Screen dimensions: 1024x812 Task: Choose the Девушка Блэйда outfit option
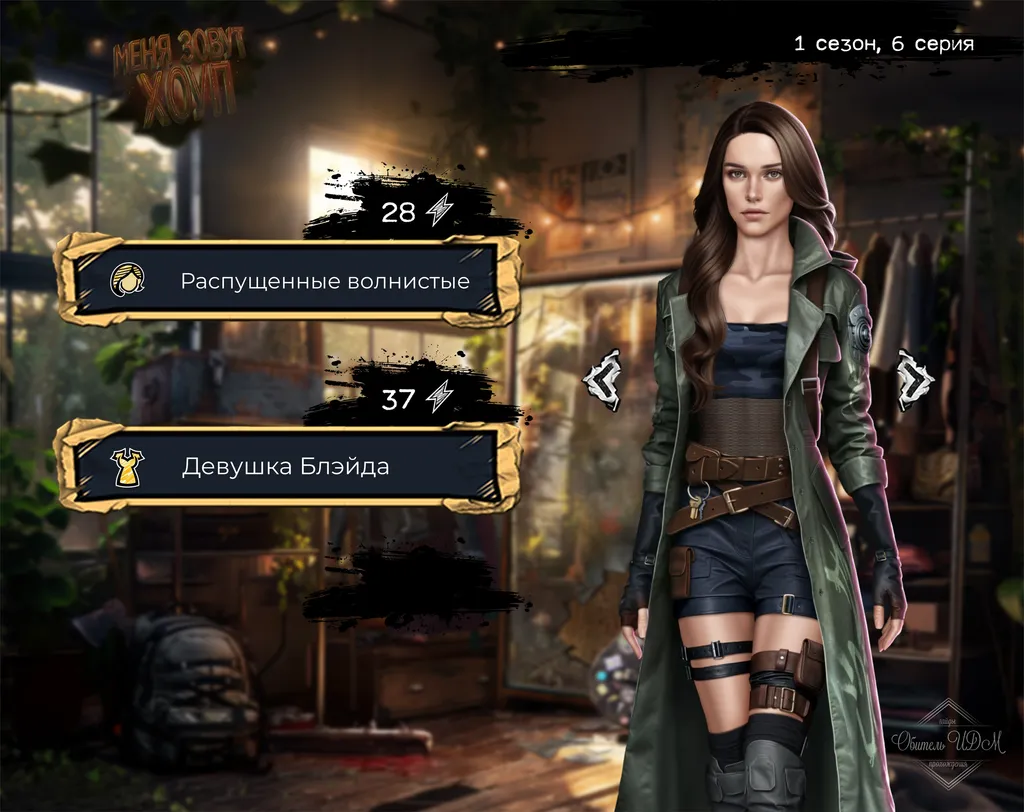288,467
